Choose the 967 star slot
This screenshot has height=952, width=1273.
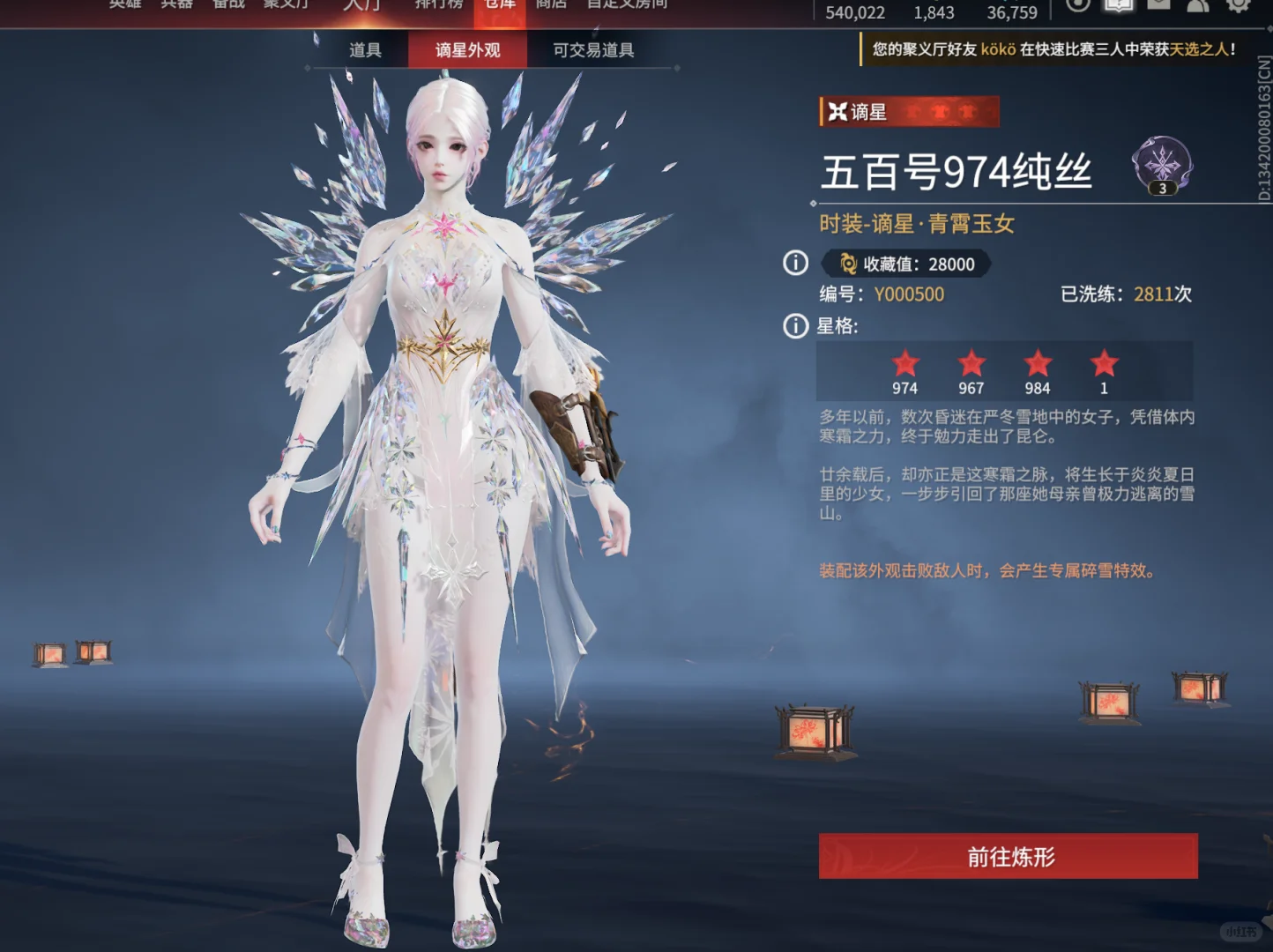971,371
